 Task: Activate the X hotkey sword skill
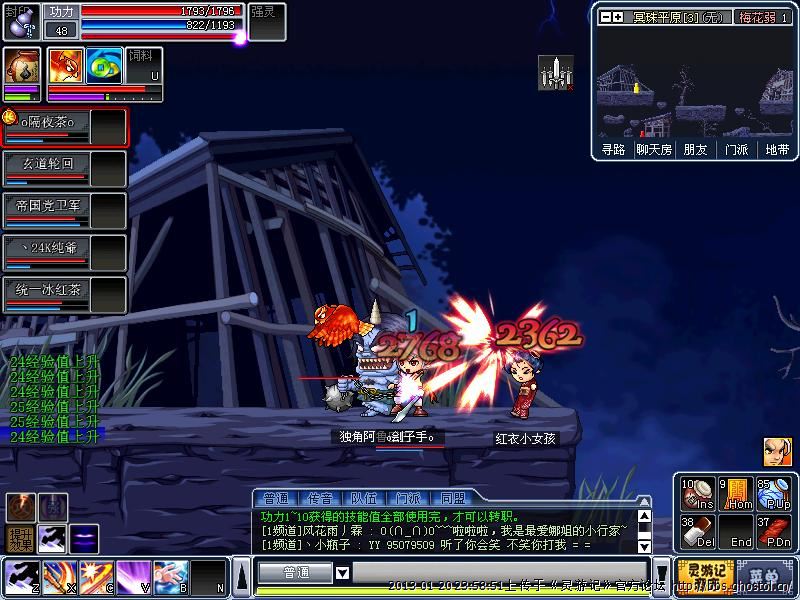point(58,575)
